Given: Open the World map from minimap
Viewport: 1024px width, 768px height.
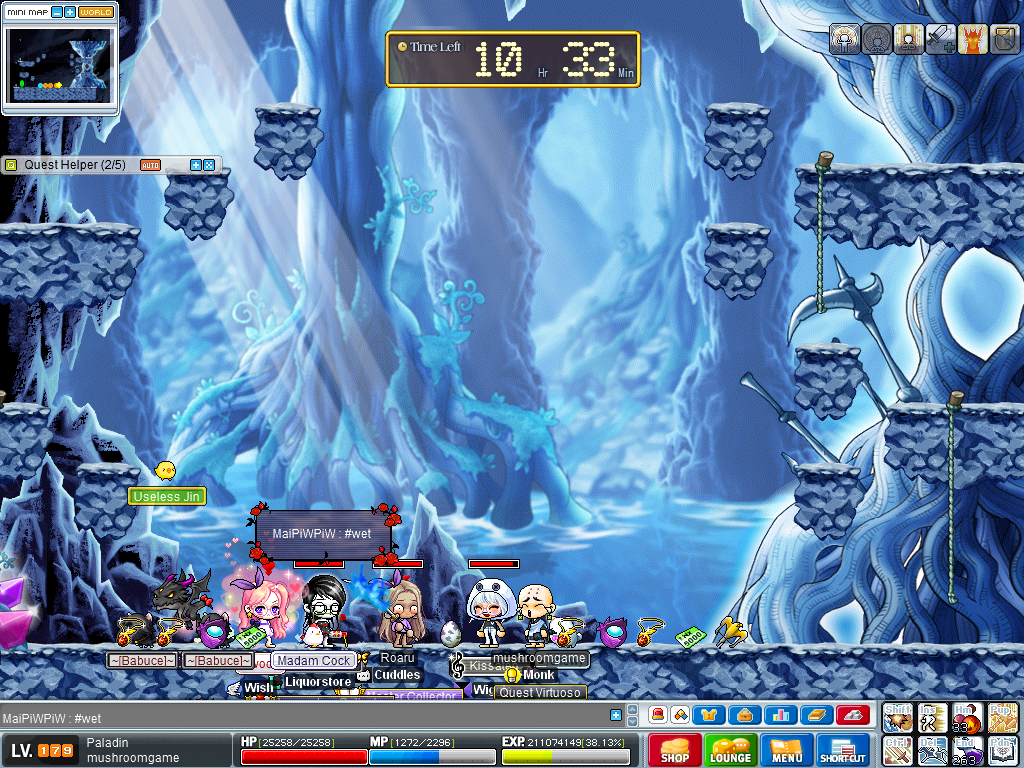Looking at the screenshot, I should pos(96,12).
